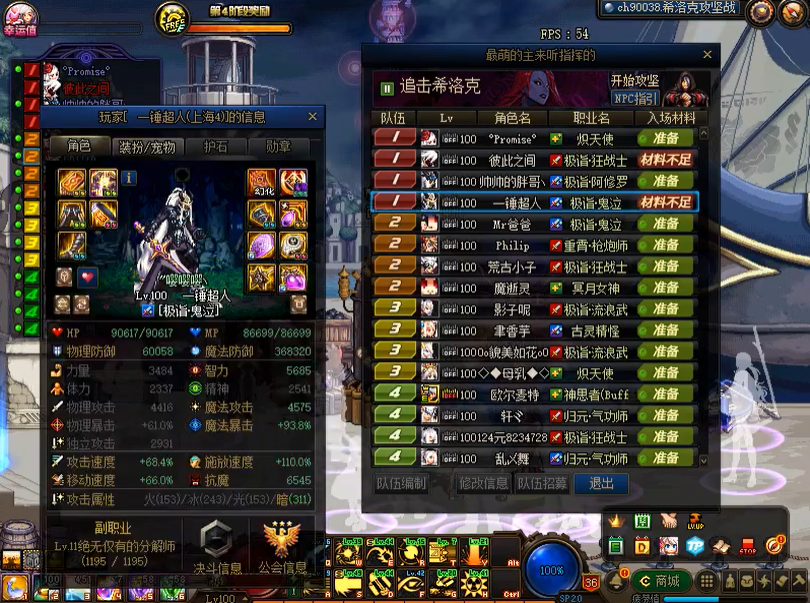Click the red STOP icon
This screenshot has width=810, height=603.
(748, 546)
